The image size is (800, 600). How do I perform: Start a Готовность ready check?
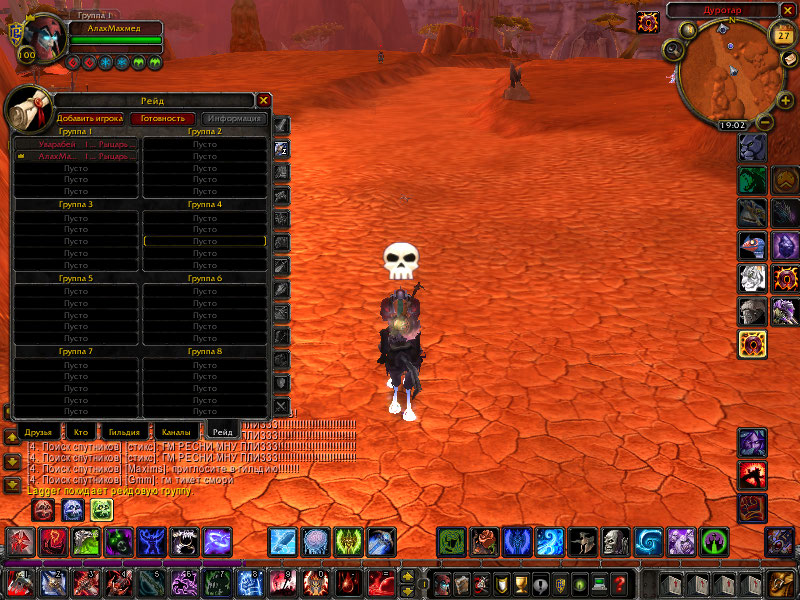(x=162, y=118)
